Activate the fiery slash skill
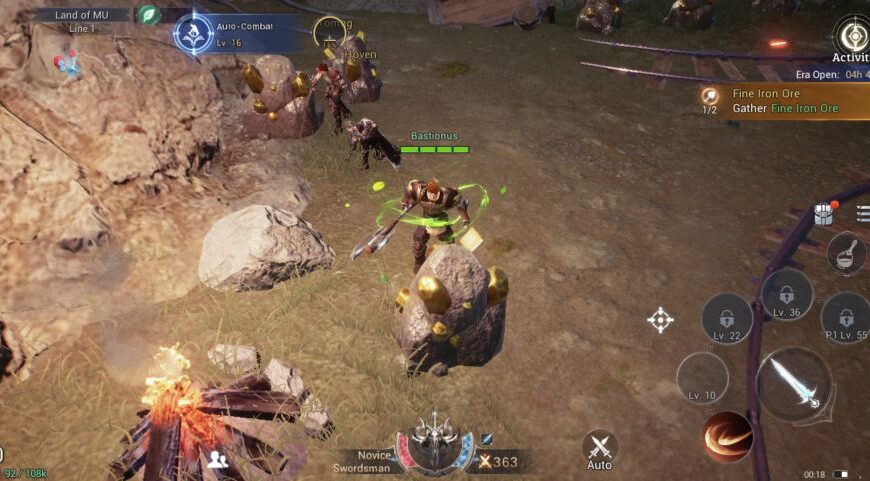870x481 pixels. 727,436
